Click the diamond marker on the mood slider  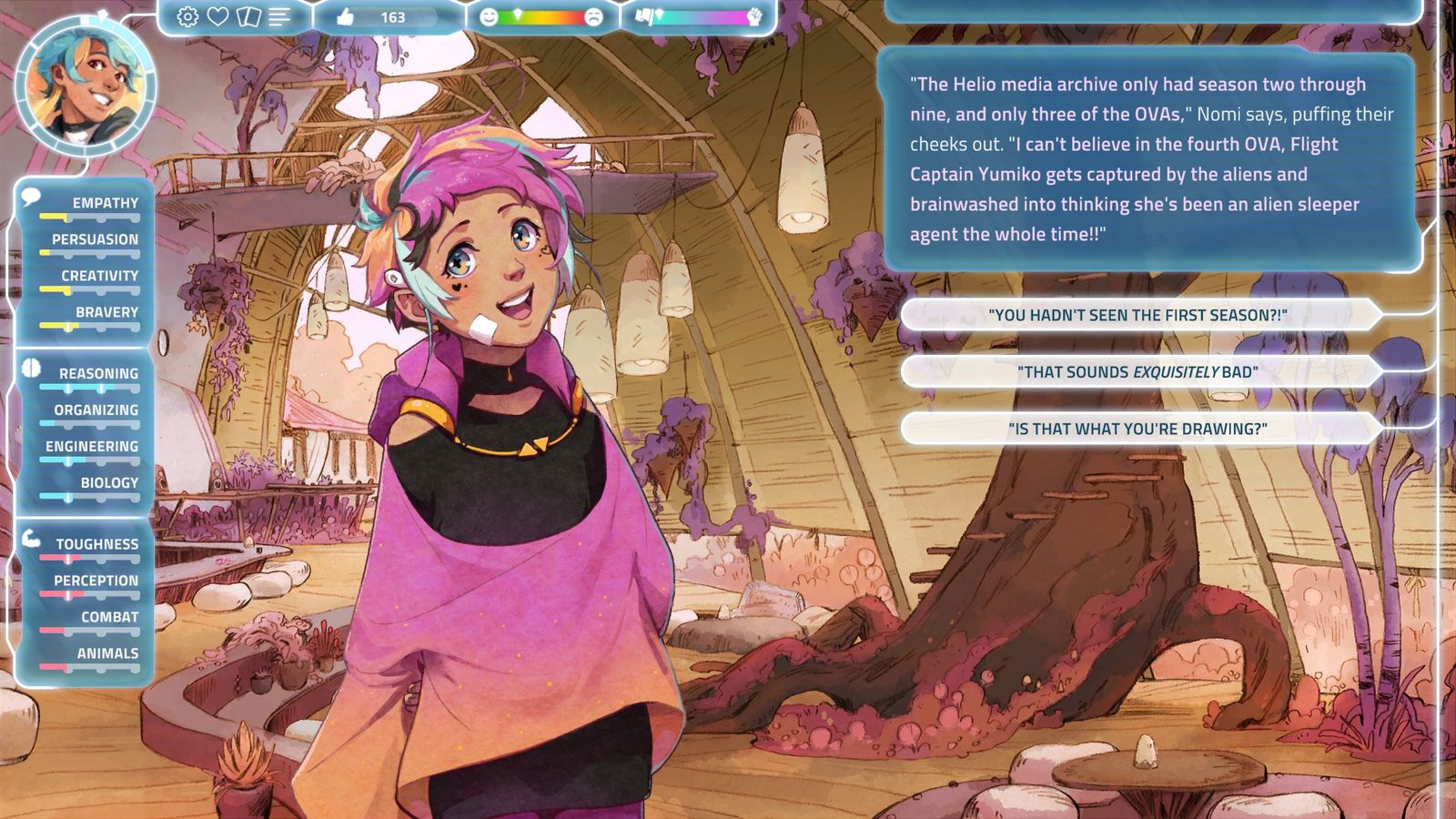coord(519,15)
